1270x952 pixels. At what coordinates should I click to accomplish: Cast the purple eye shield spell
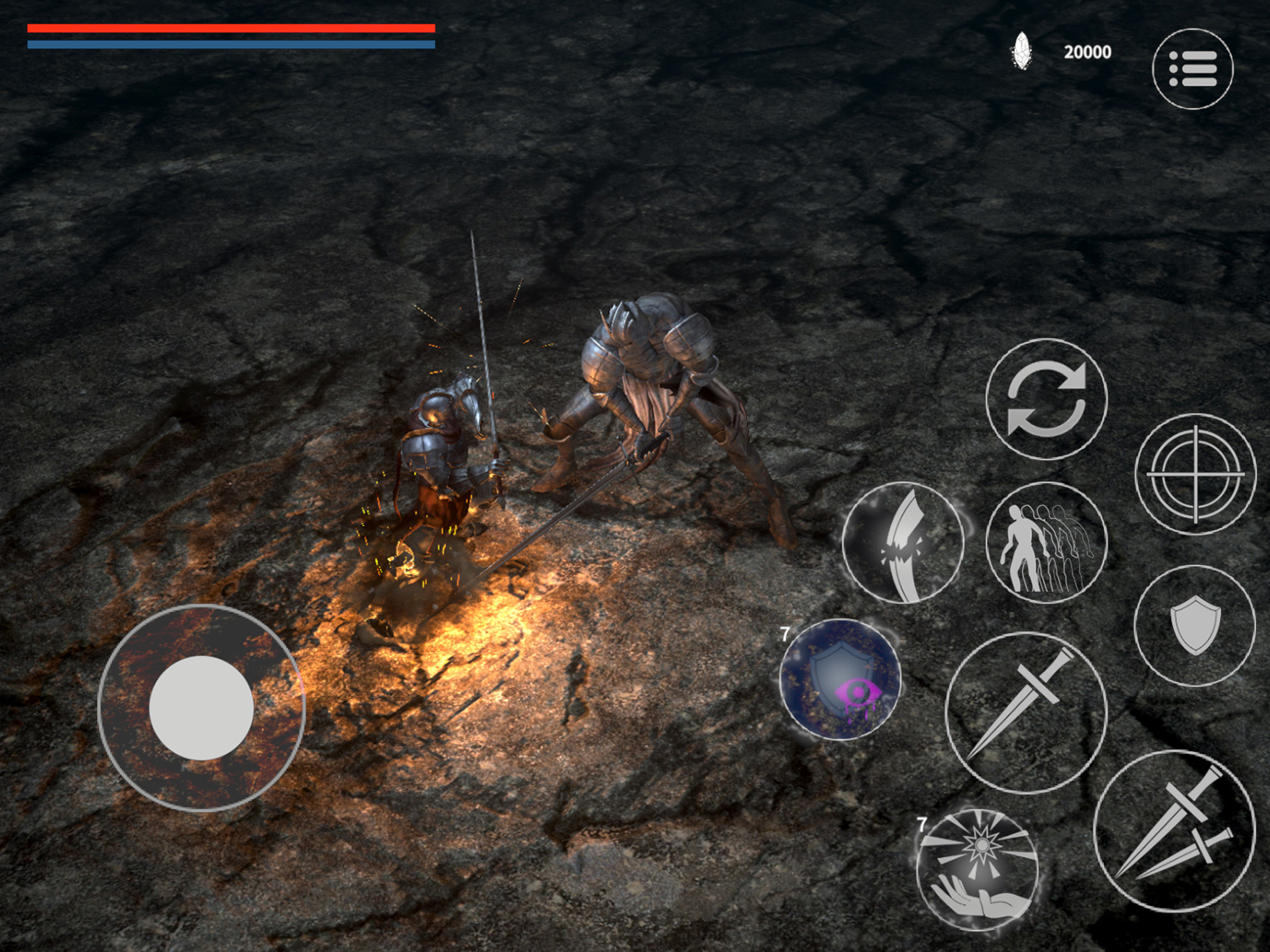coord(840,680)
